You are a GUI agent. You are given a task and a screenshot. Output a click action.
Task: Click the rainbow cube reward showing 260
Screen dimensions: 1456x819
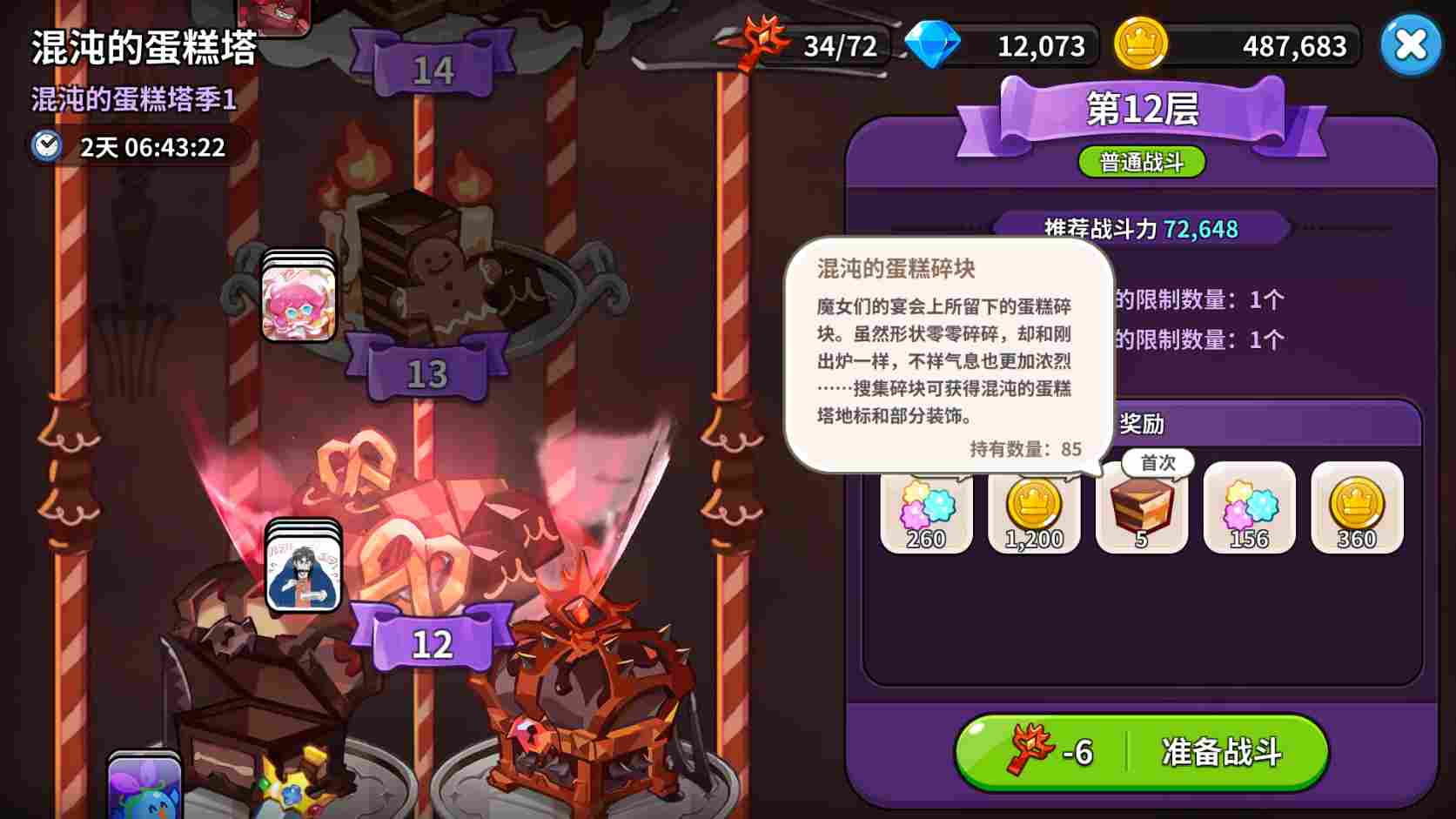926,509
